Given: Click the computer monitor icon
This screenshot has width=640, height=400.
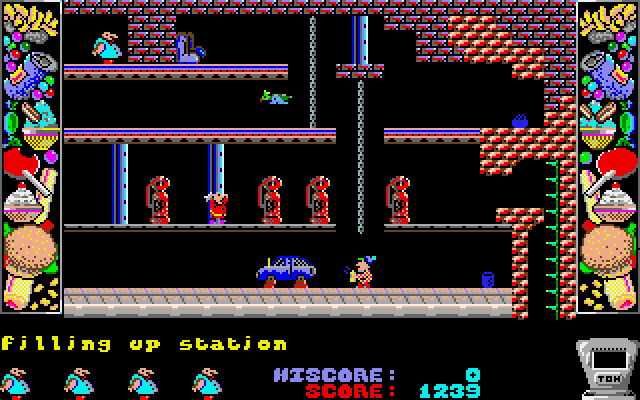Looking at the screenshot, I should tap(606, 366).
